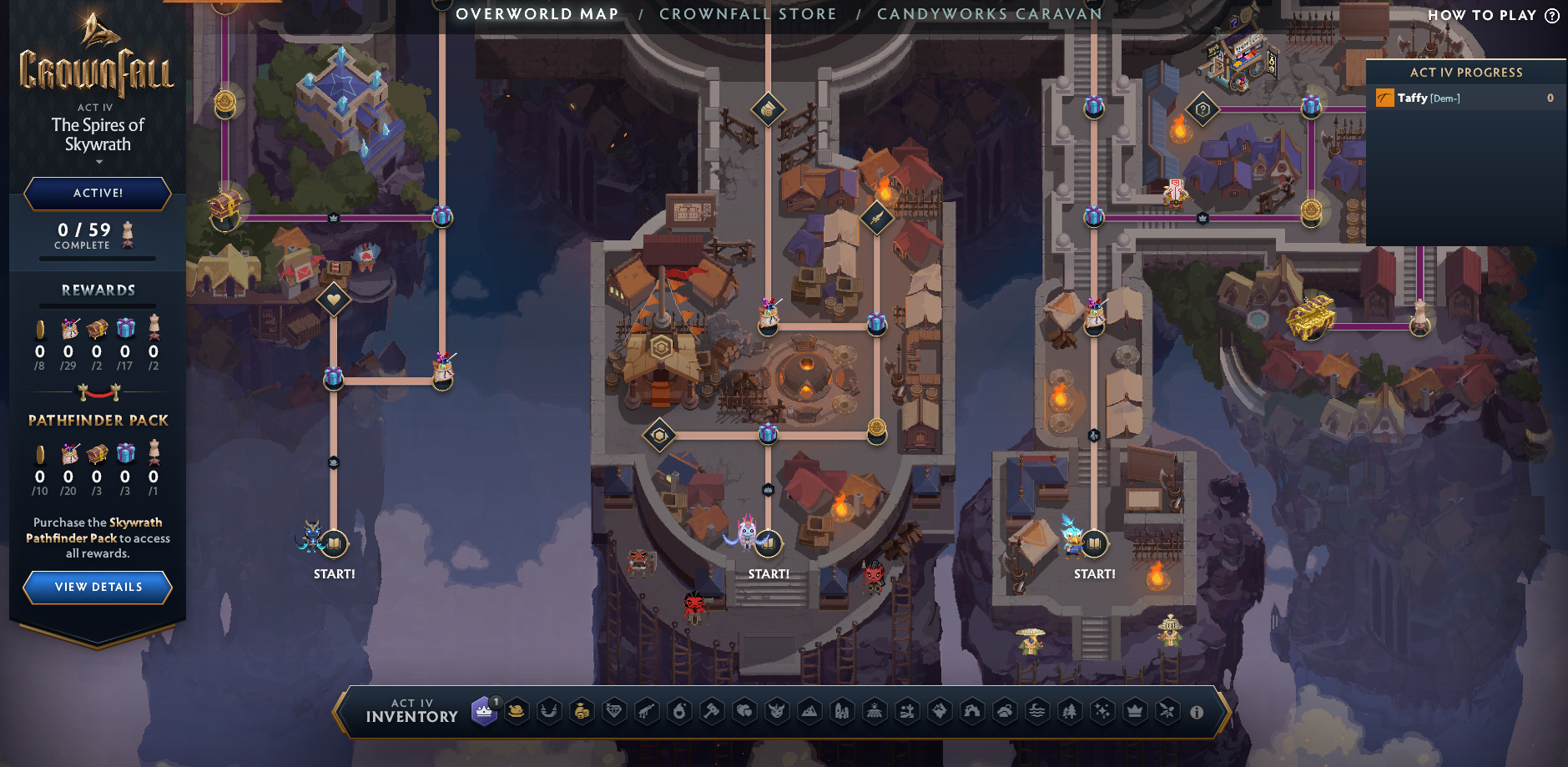
Task: Select the pine trees token in inventory
Action: pyautogui.click(x=1070, y=712)
